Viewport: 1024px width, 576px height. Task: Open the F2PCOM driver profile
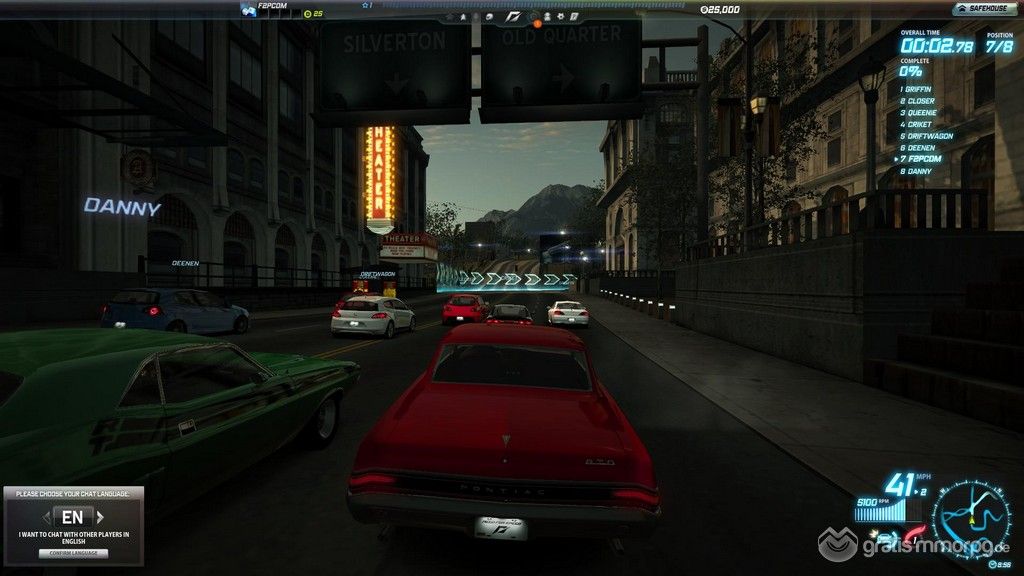coord(271,7)
